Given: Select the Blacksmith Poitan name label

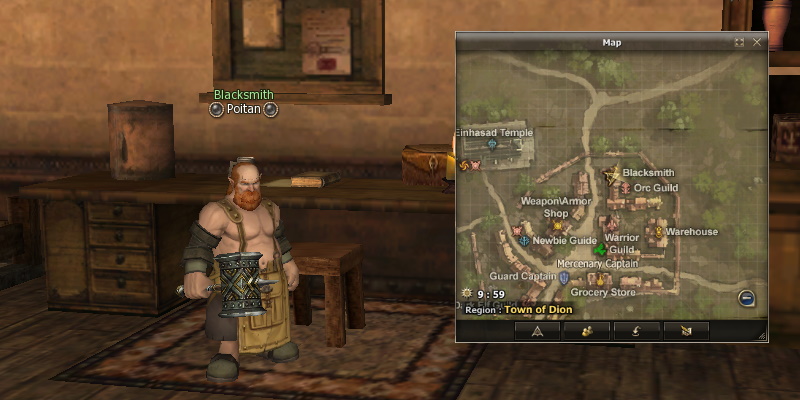Looking at the screenshot, I should tap(243, 109).
